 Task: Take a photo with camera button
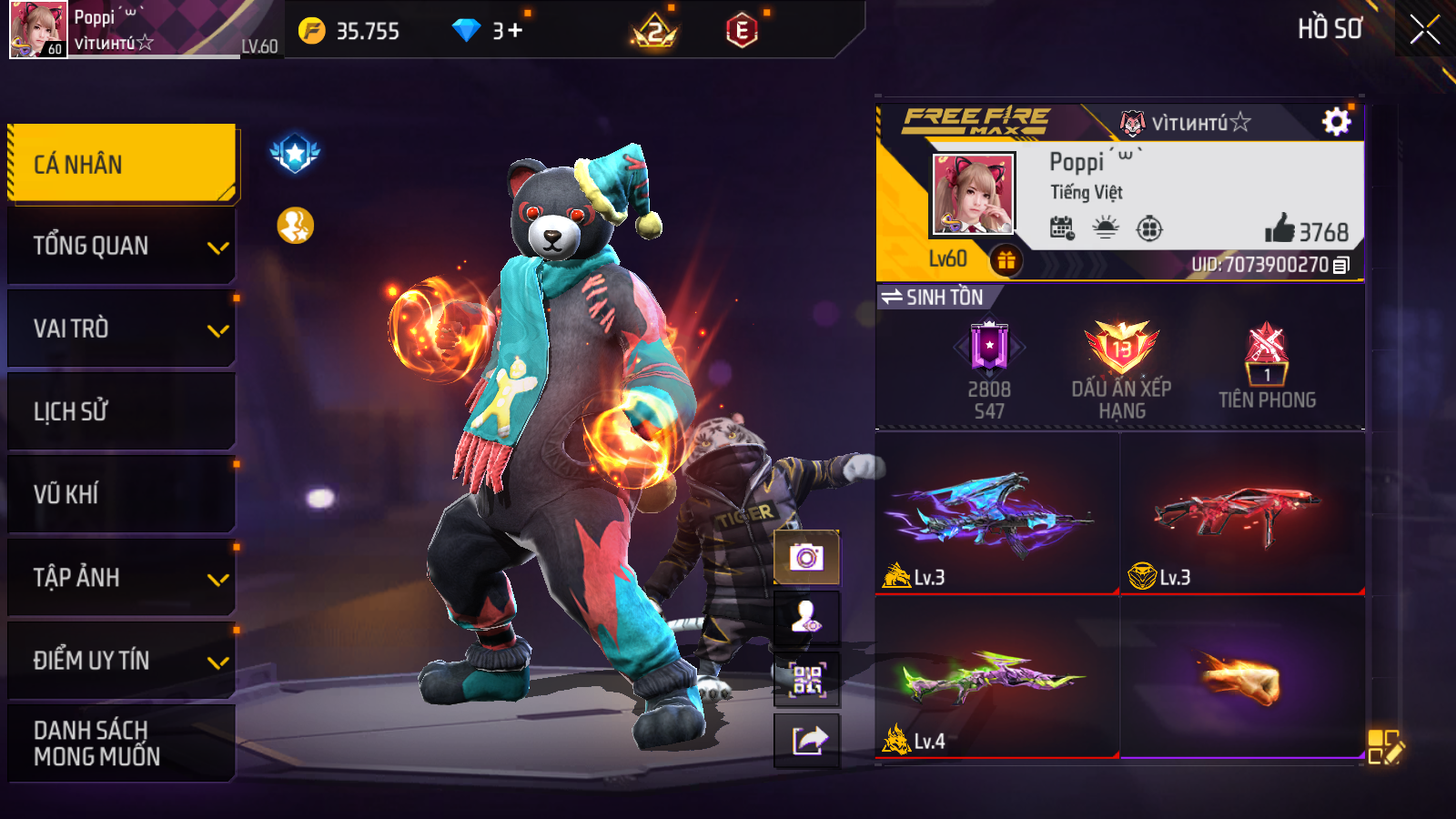[806, 557]
